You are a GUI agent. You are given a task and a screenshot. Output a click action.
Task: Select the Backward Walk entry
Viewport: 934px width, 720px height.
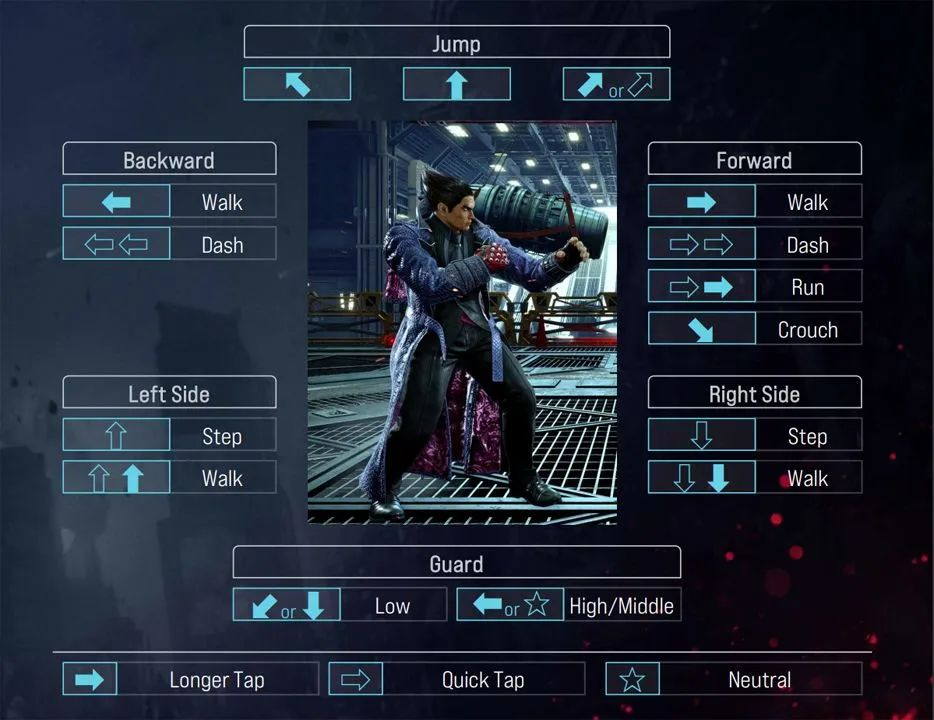tap(169, 202)
